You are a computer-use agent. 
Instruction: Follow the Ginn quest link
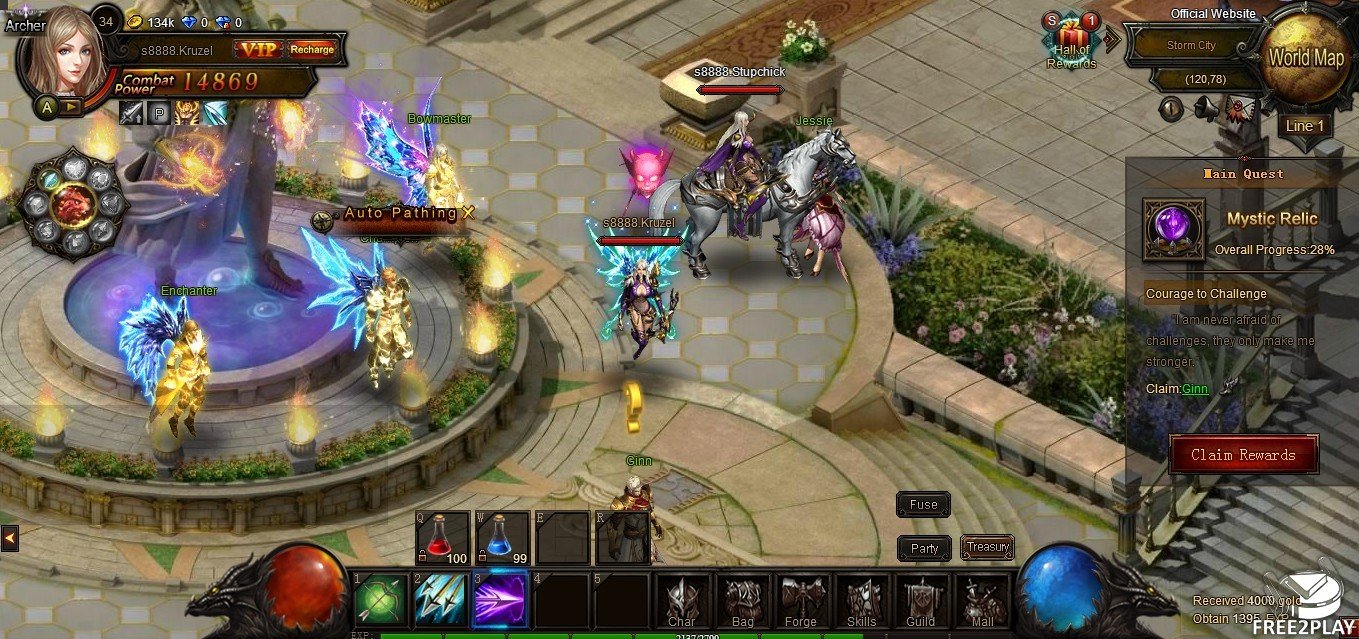(1195, 389)
